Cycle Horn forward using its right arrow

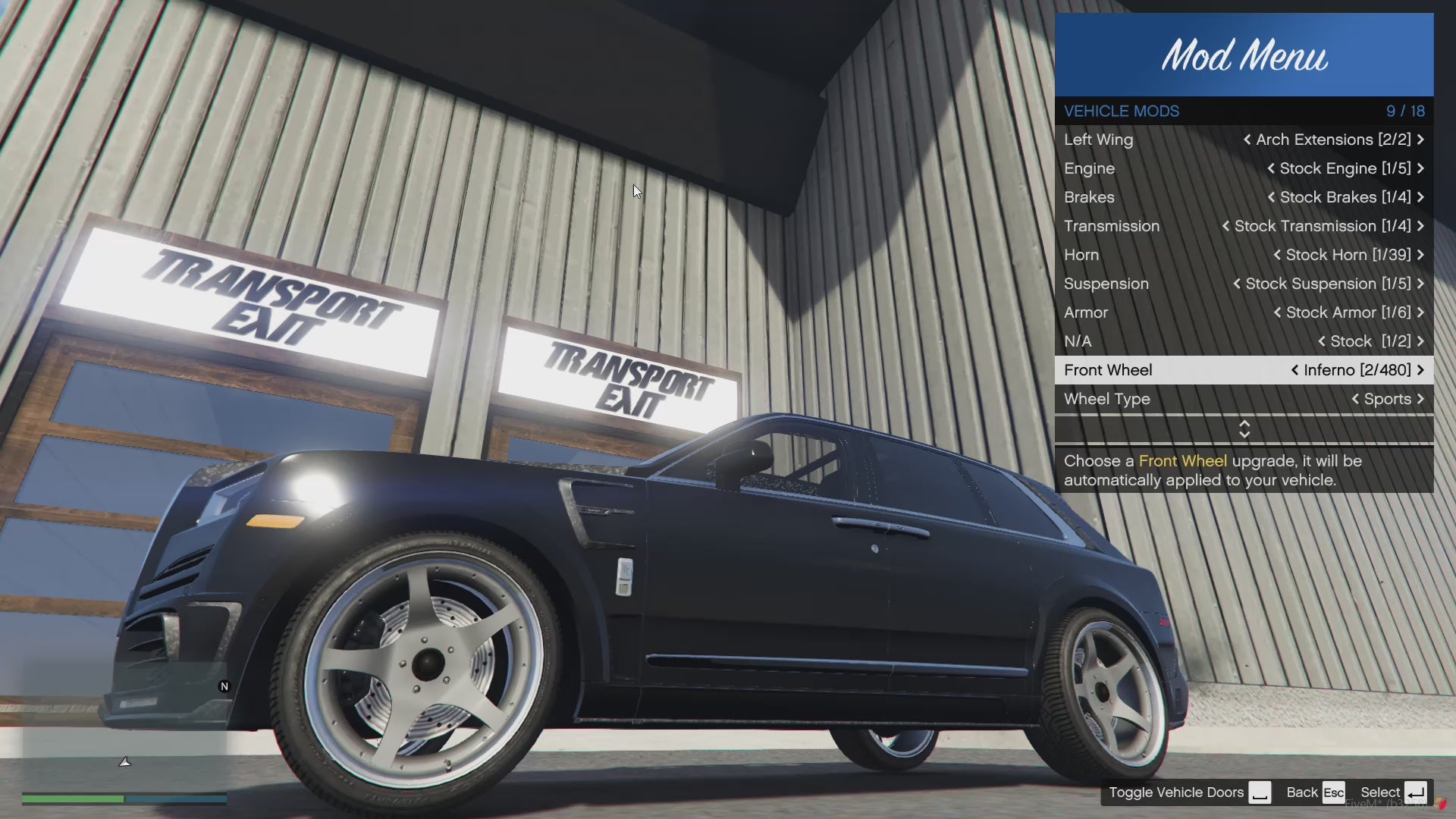[1420, 255]
